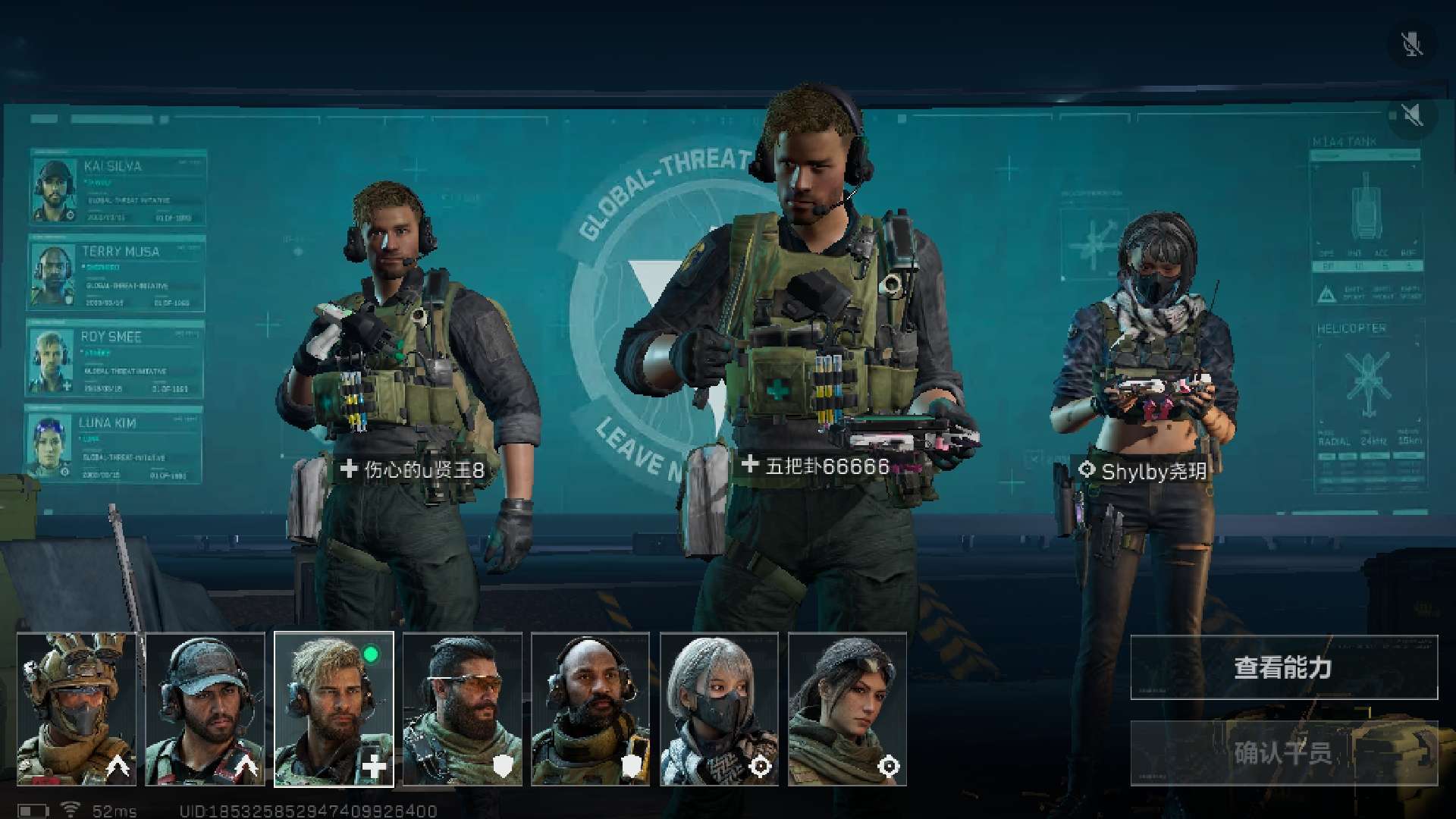1456x819 pixels.
Task: Choose the bald bearded operator with headset
Action: (x=591, y=709)
